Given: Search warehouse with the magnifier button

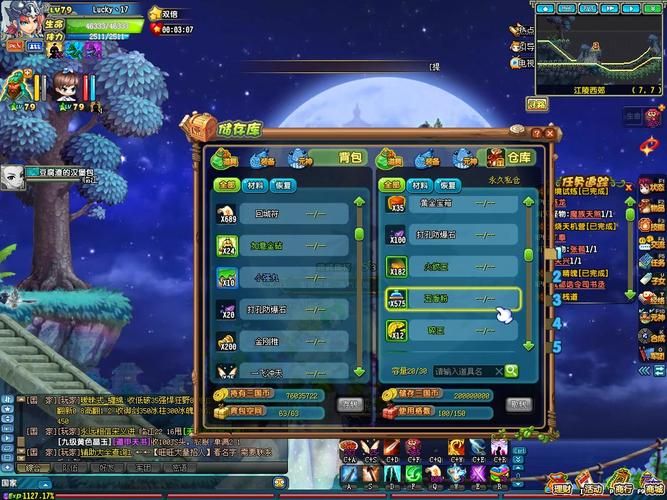Looking at the screenshot, I should [x=511, y=371].
